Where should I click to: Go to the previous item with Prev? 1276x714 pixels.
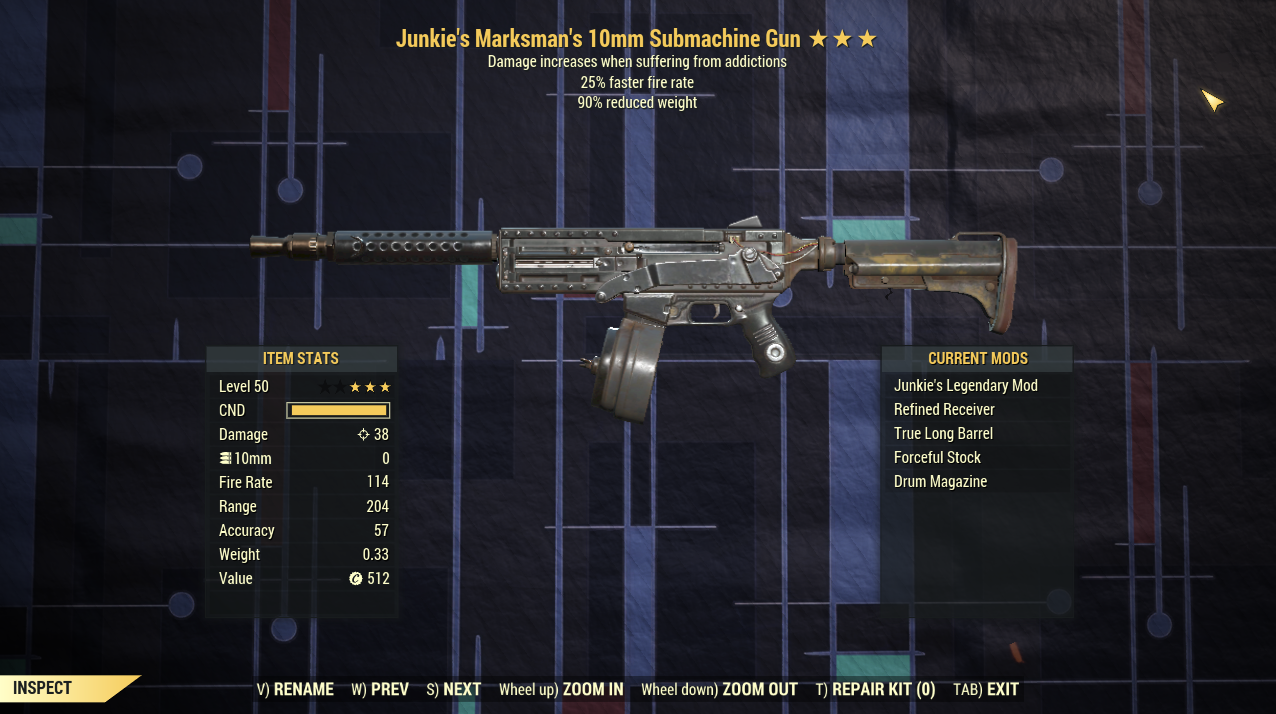coord(380,689)
